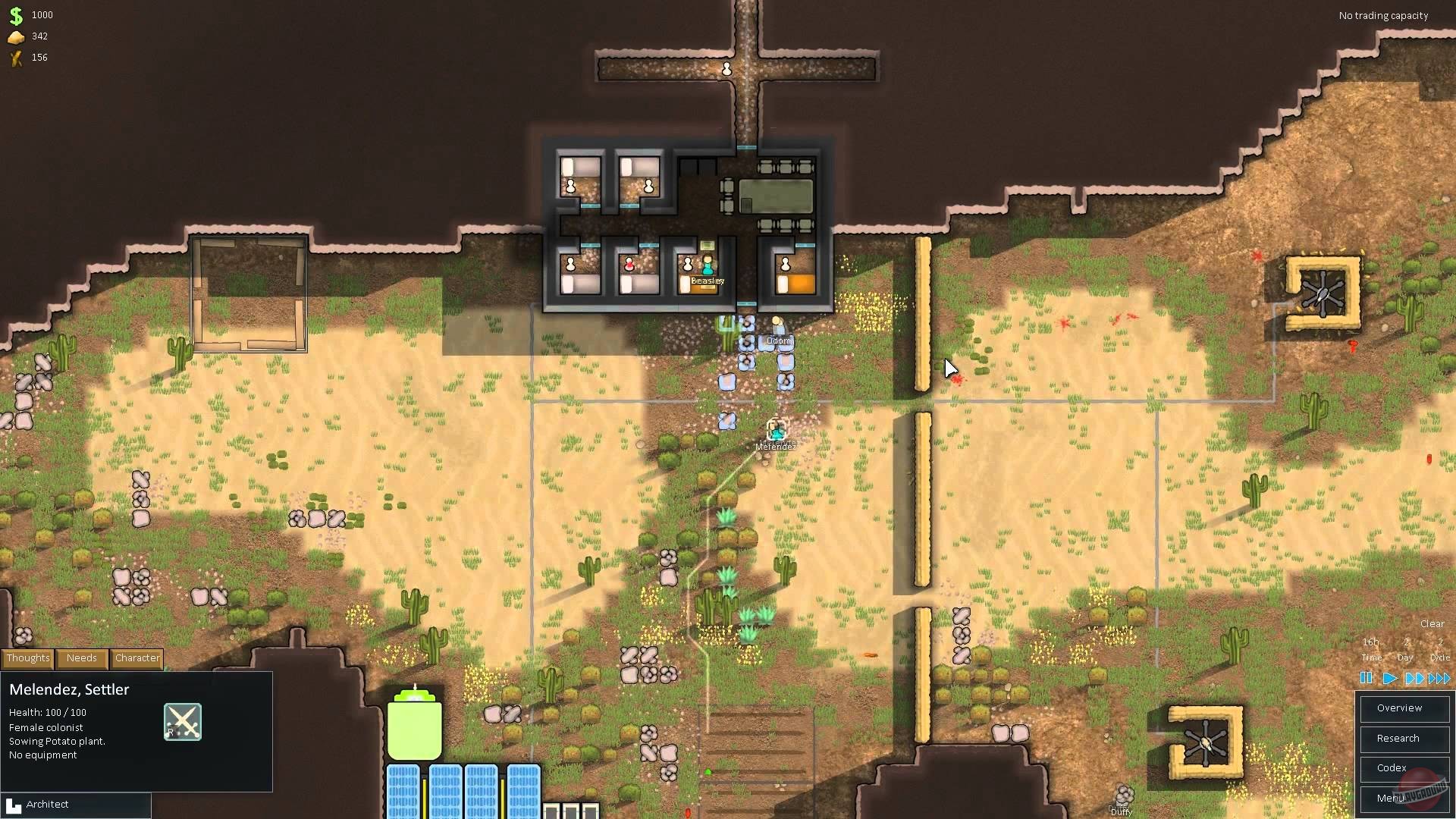The width and height of the screenshot is (1456, 819).
Task: Open the Research screen
Action: click(x=1404, y=739)
